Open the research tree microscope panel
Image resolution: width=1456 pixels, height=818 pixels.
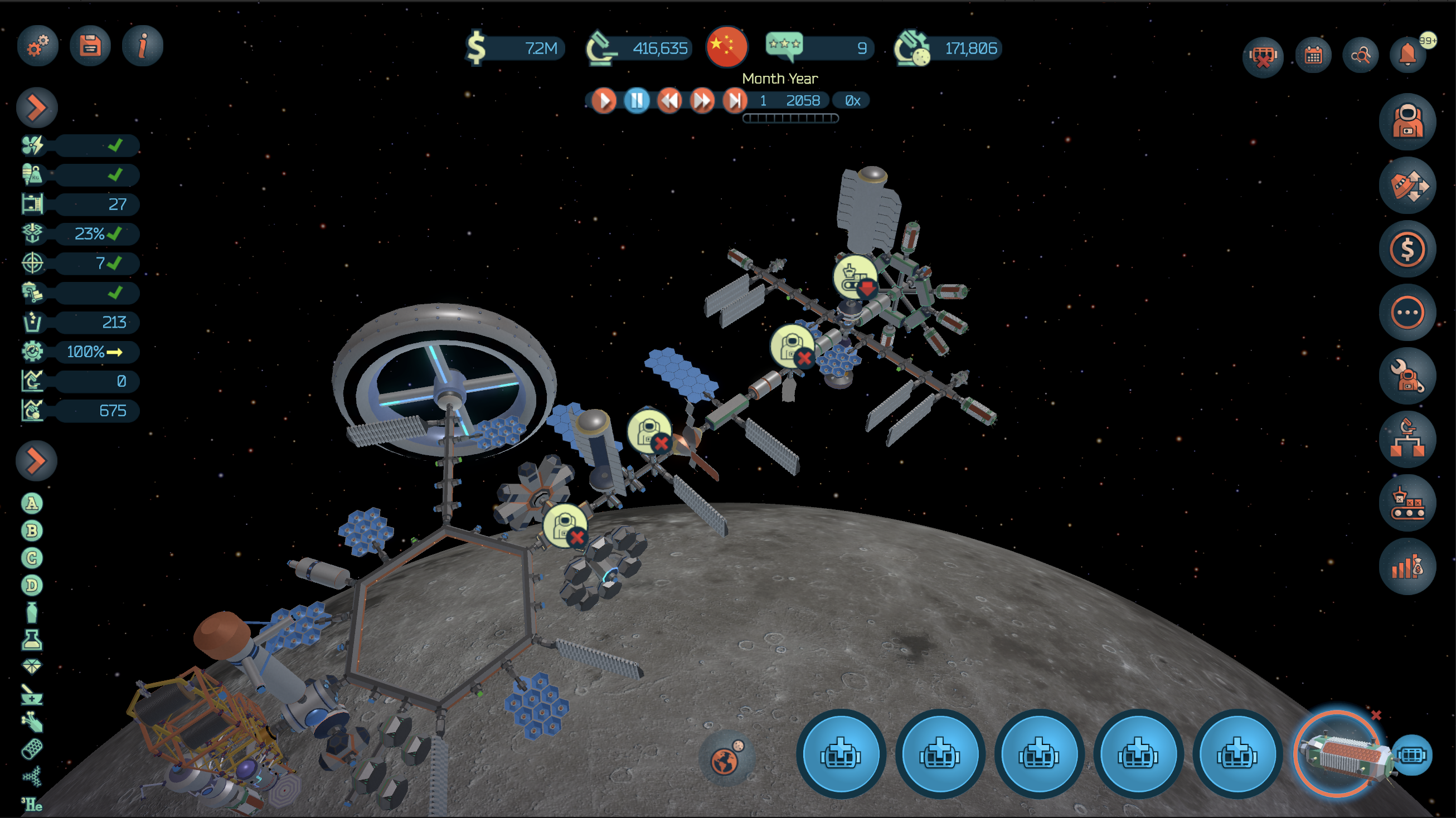[1407, 440]
